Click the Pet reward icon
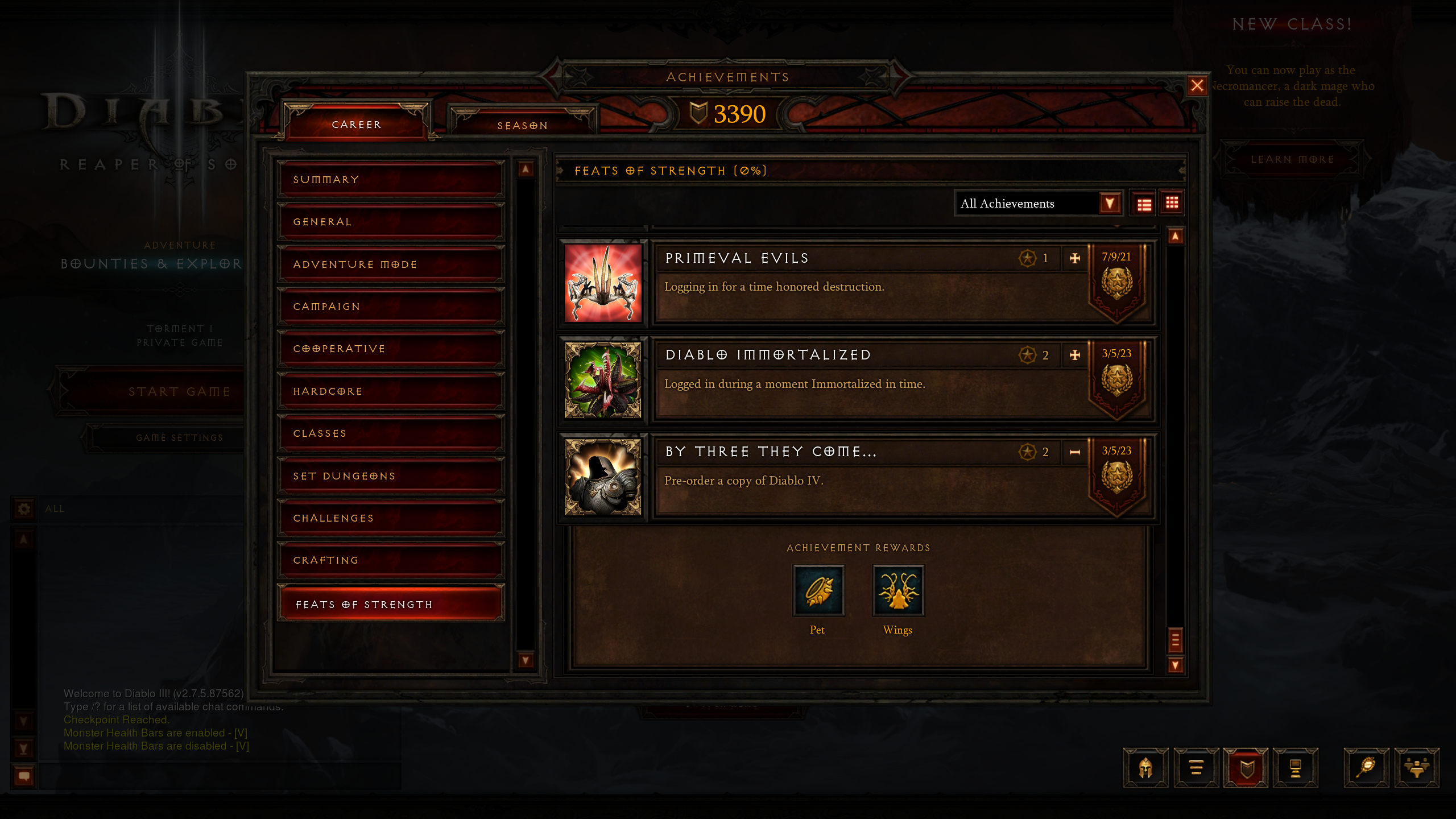Screen dimensions: 1456x819 coord(818,590)
